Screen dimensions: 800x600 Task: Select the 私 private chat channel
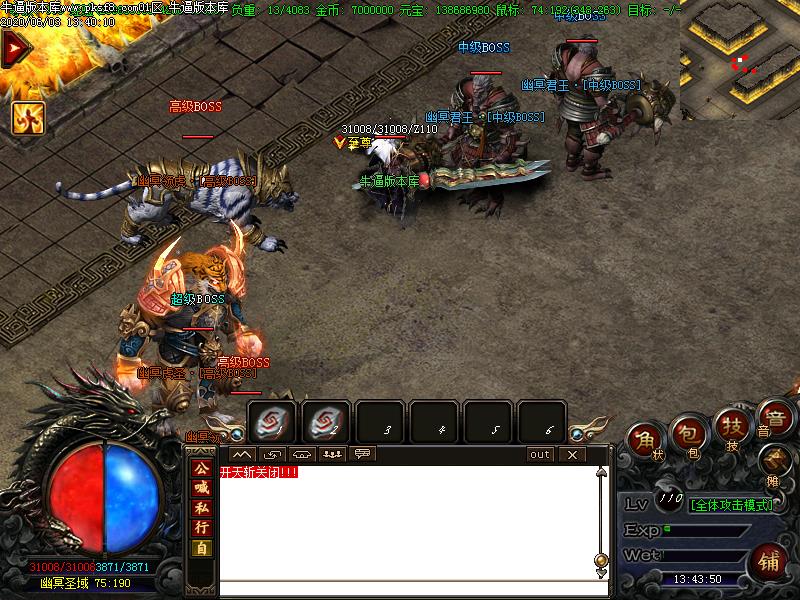202,508
